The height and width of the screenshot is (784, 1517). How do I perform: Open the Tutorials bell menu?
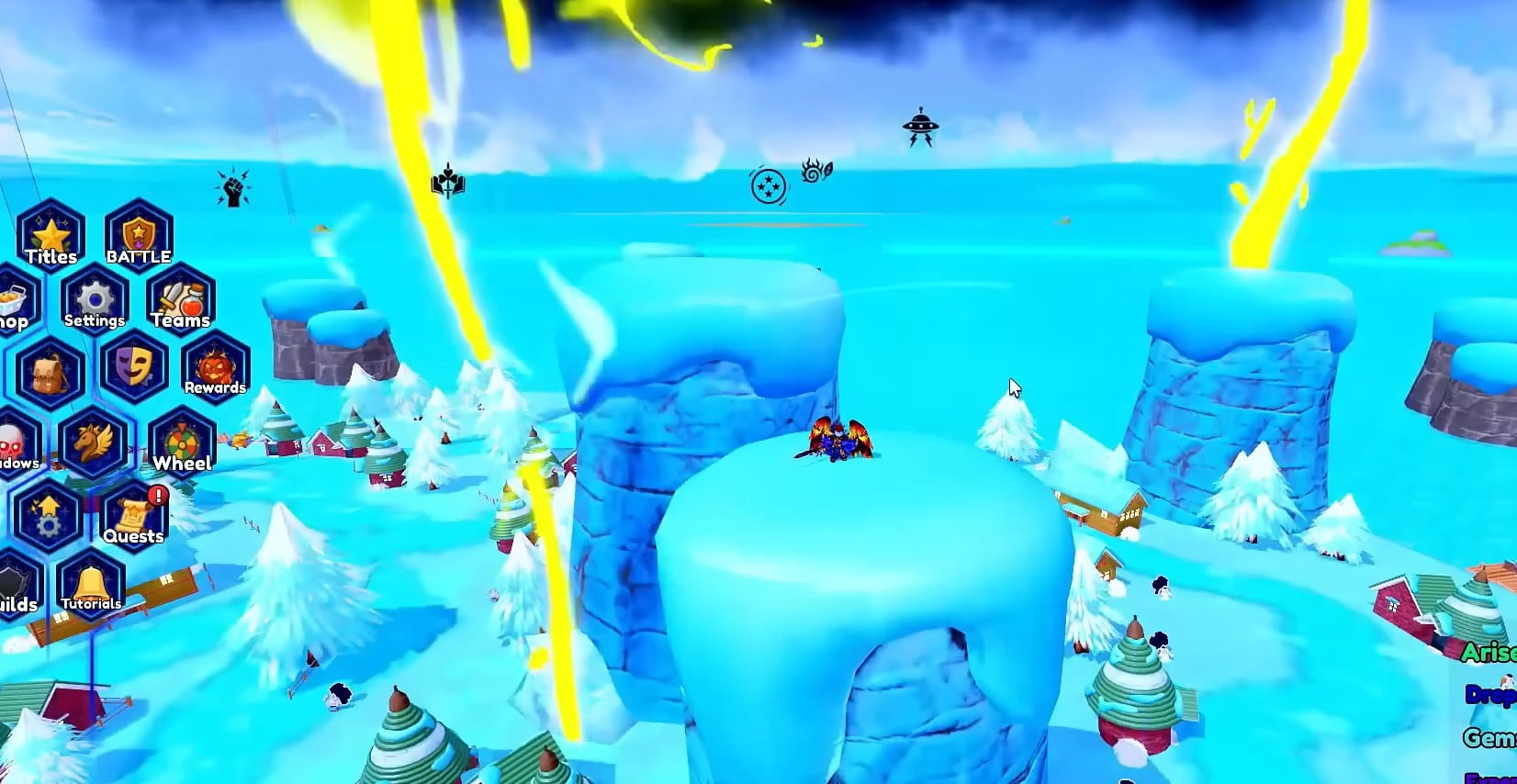click(x=91, y=586)
